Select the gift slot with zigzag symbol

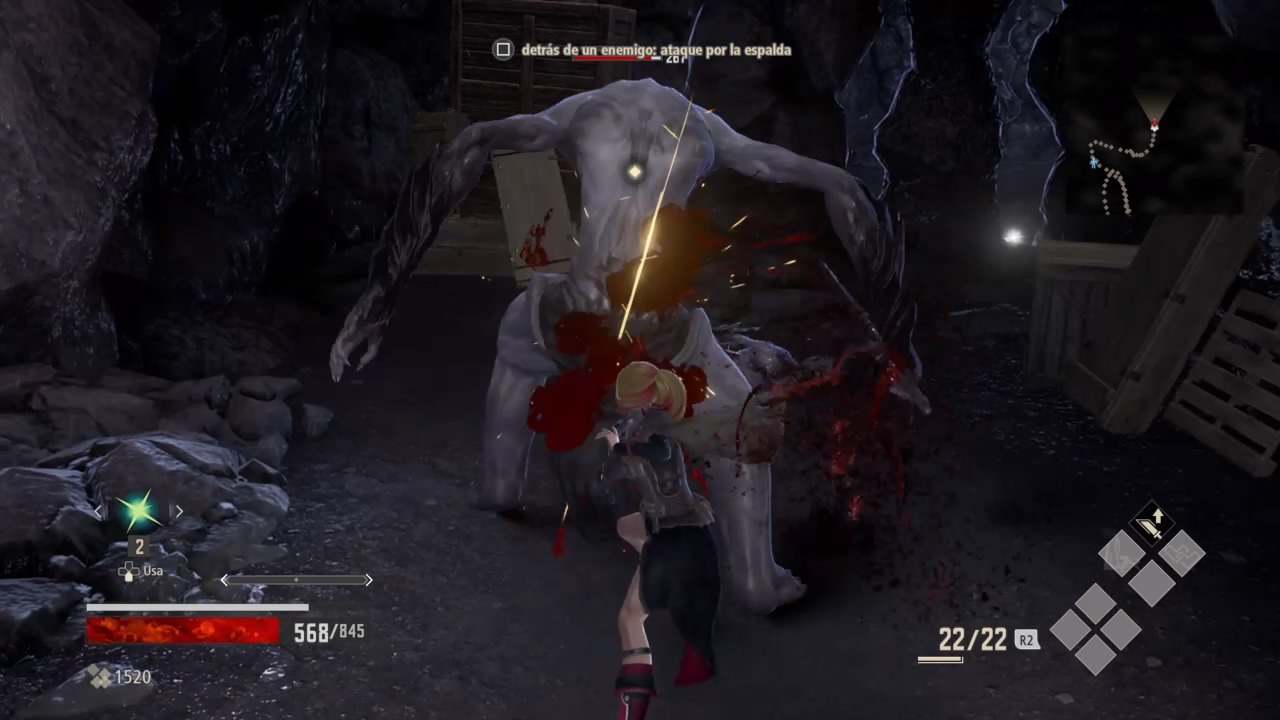pyautogui.click(x=1182, y=552)
